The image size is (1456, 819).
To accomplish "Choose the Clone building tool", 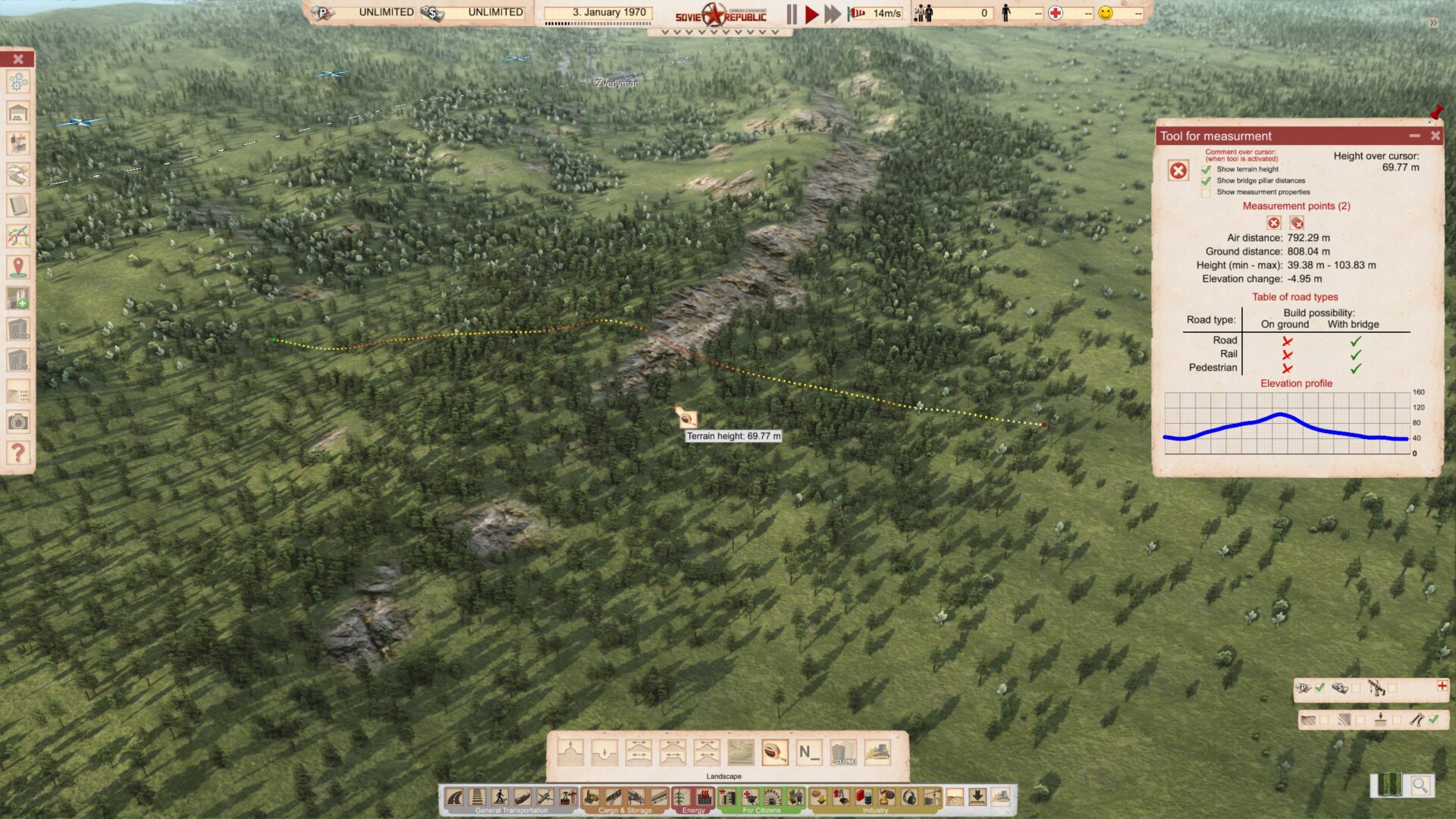I will coord(843,752).
